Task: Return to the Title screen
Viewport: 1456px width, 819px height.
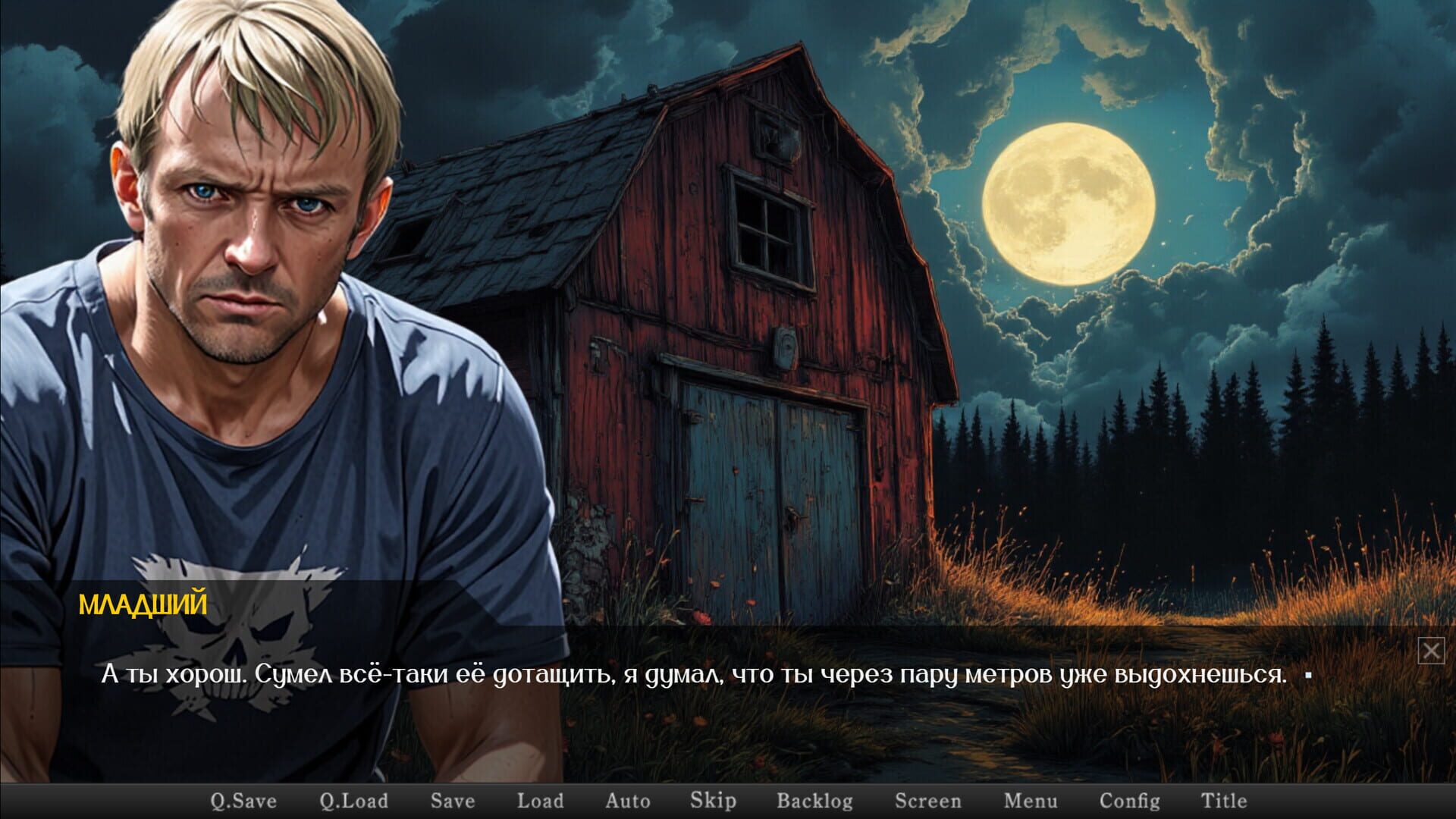Action: point(1224,800)
